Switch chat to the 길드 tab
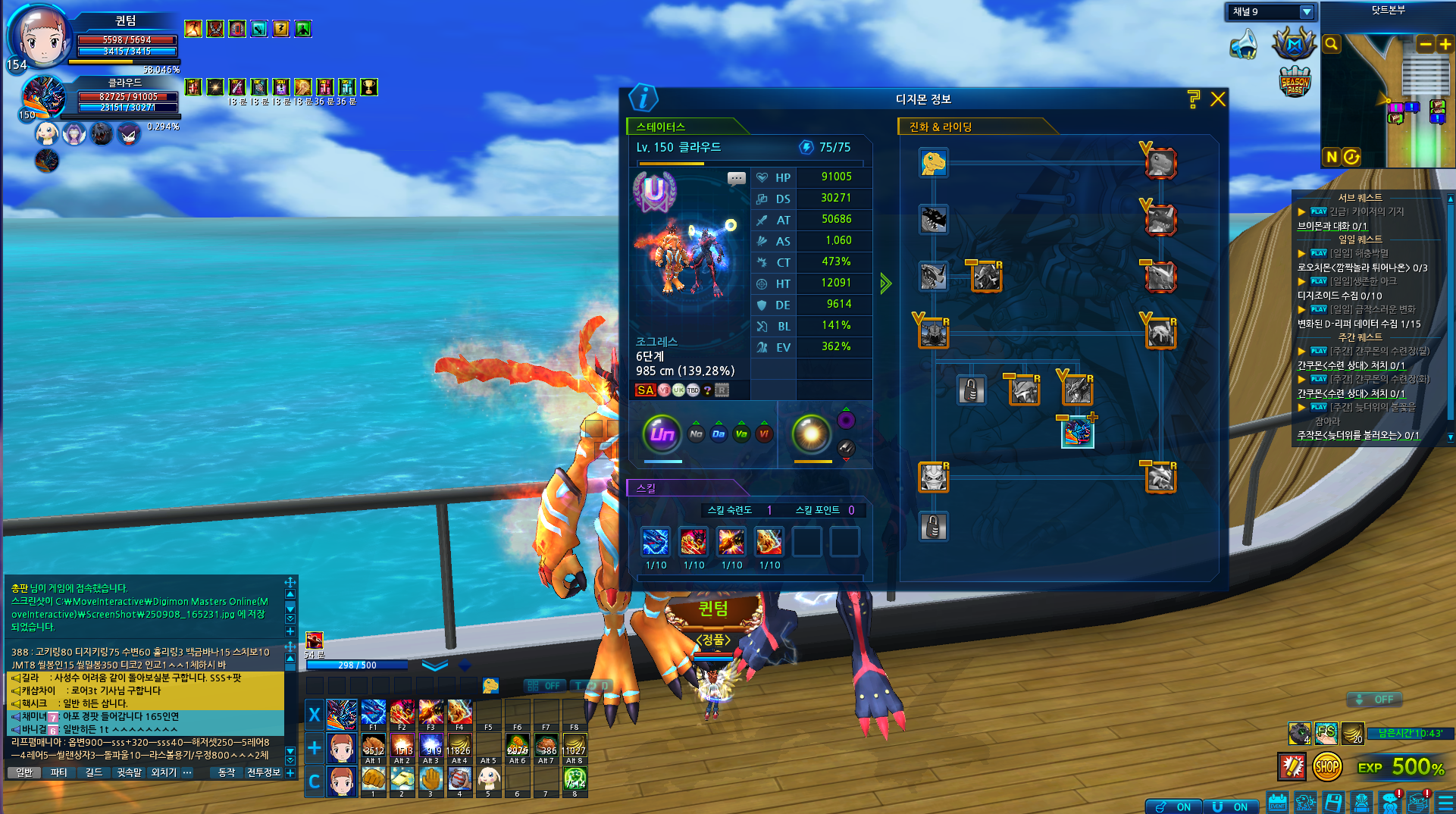The image size is (1456, 814). (x=93, y=772)
